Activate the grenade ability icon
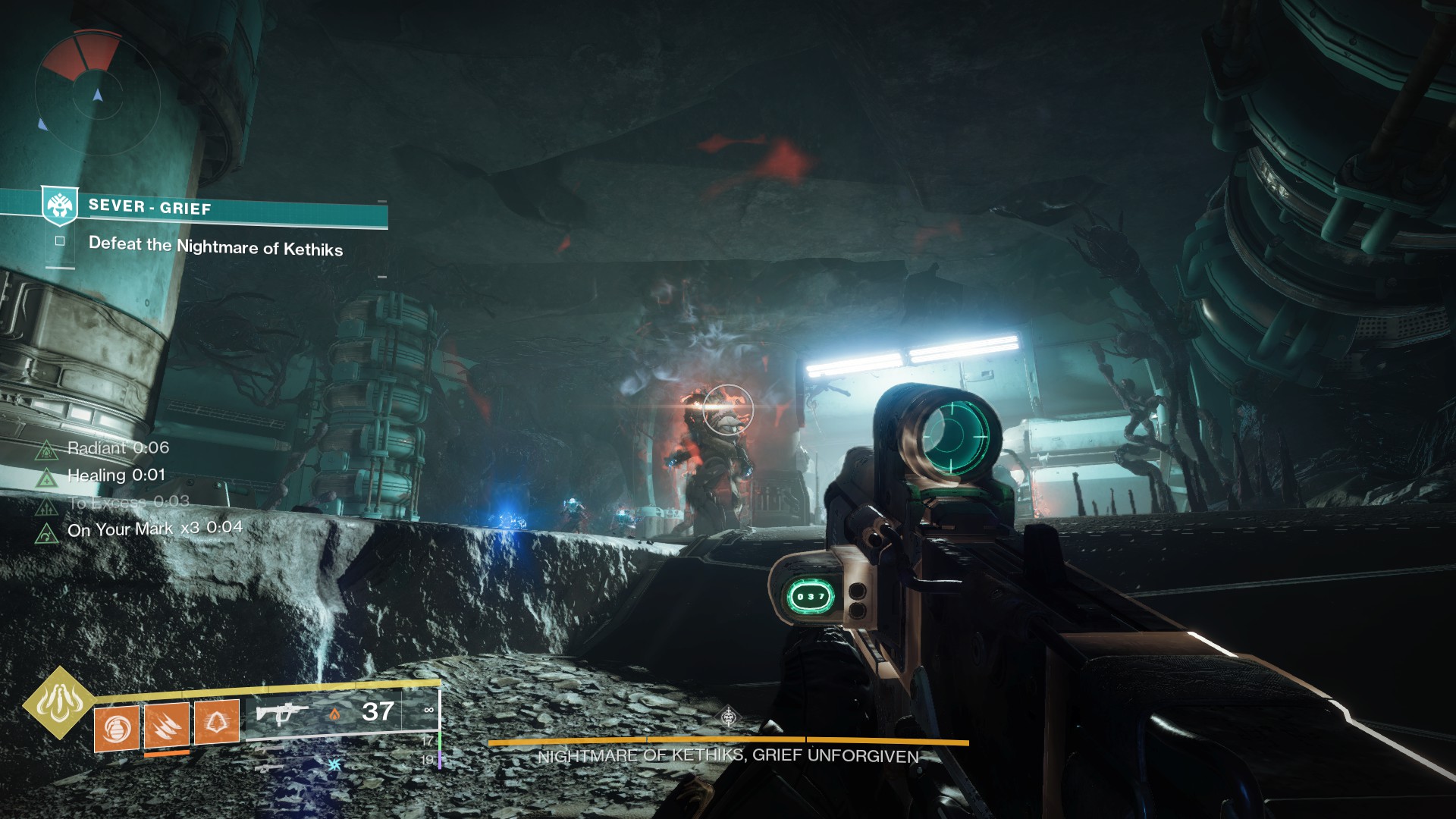Viewport: 1456px width, 819px height. pos(116,730)
